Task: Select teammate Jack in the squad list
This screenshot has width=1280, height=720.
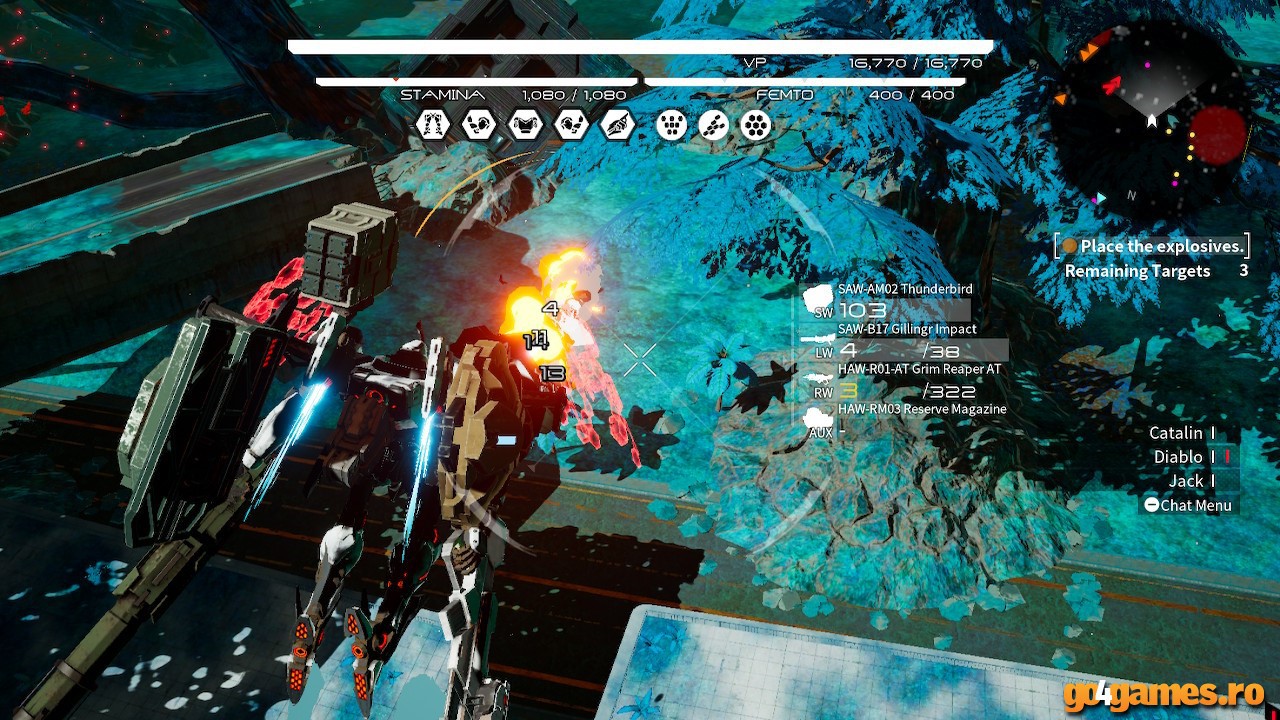Action: 1186,481
